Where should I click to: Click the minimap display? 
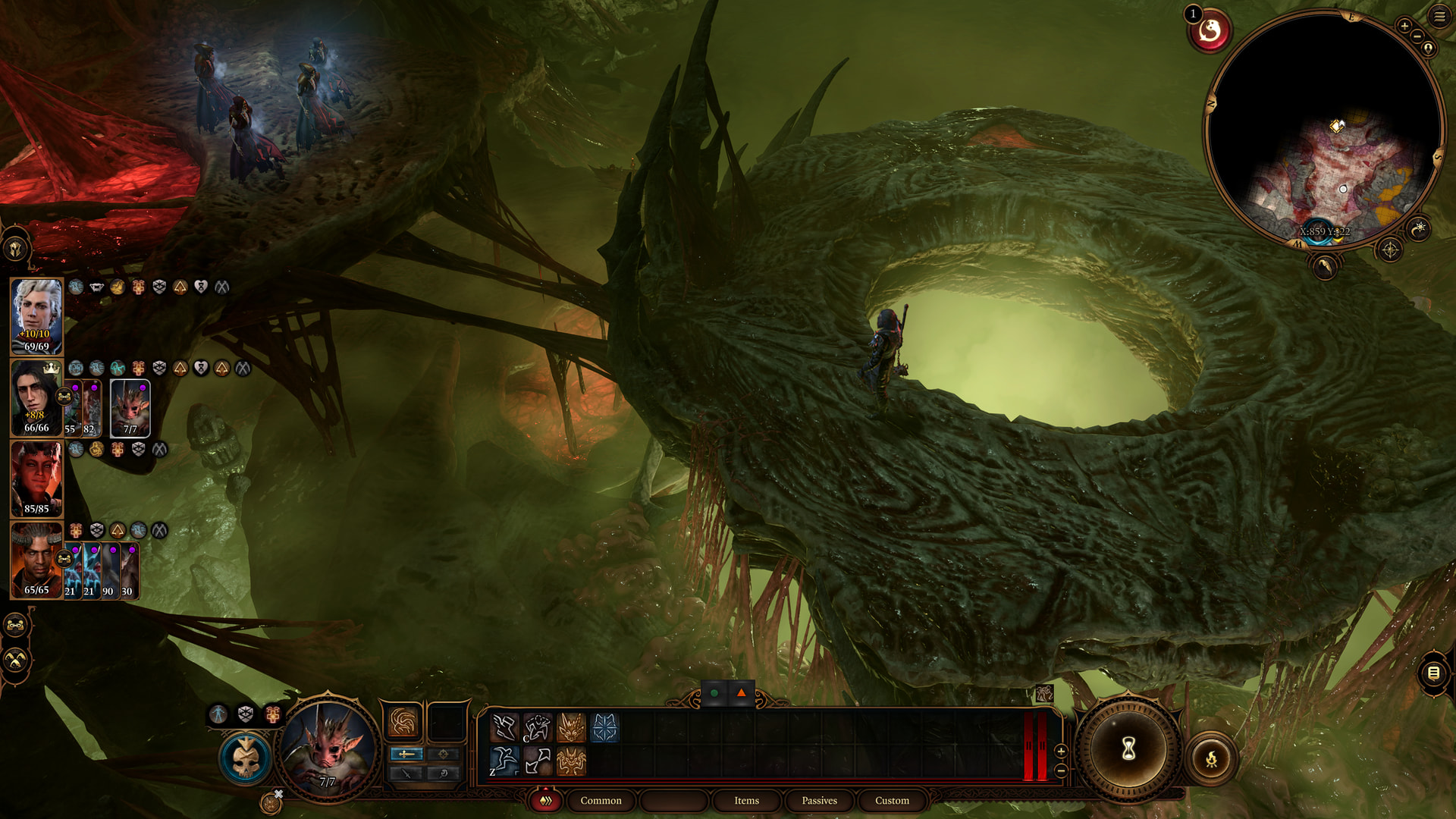1323,129
